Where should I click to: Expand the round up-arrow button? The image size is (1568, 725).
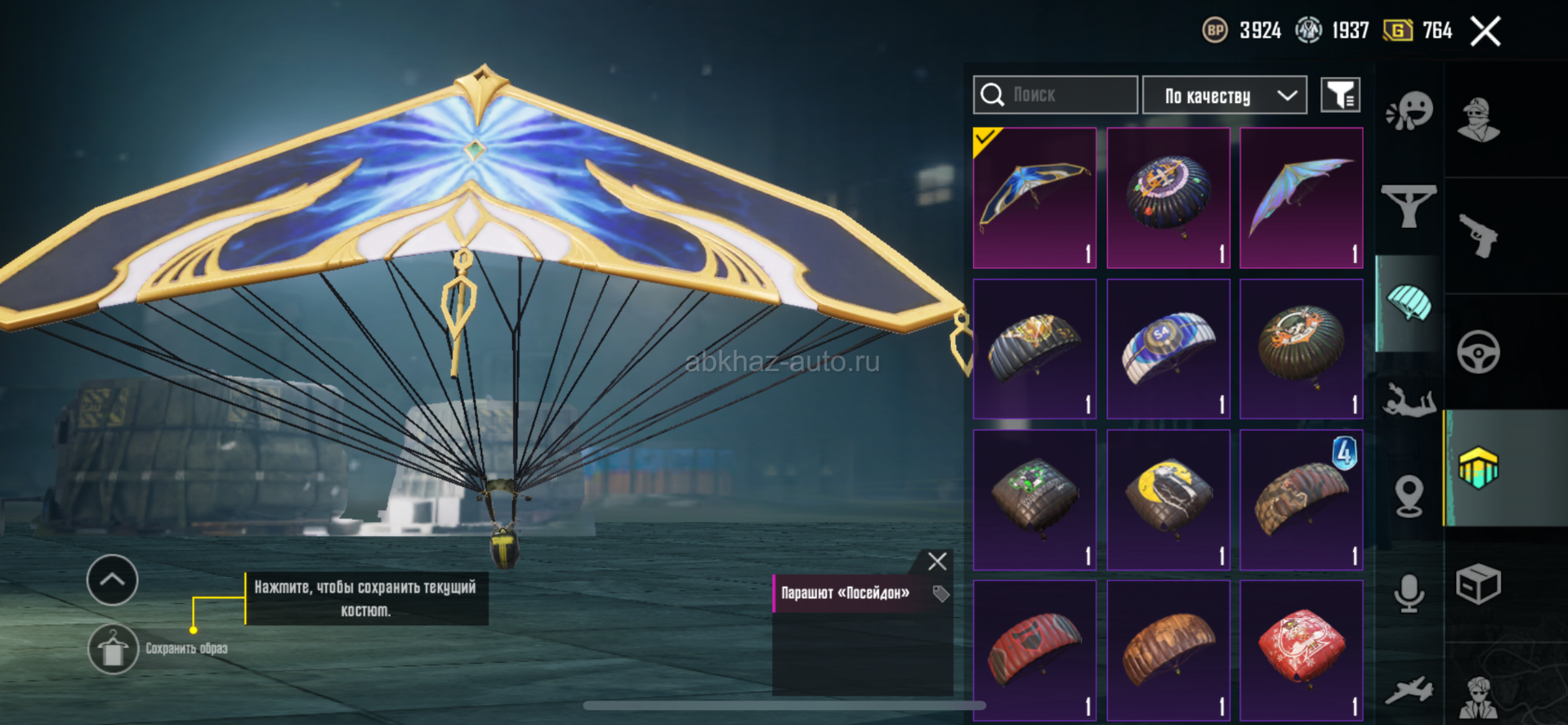click(113, 580)
